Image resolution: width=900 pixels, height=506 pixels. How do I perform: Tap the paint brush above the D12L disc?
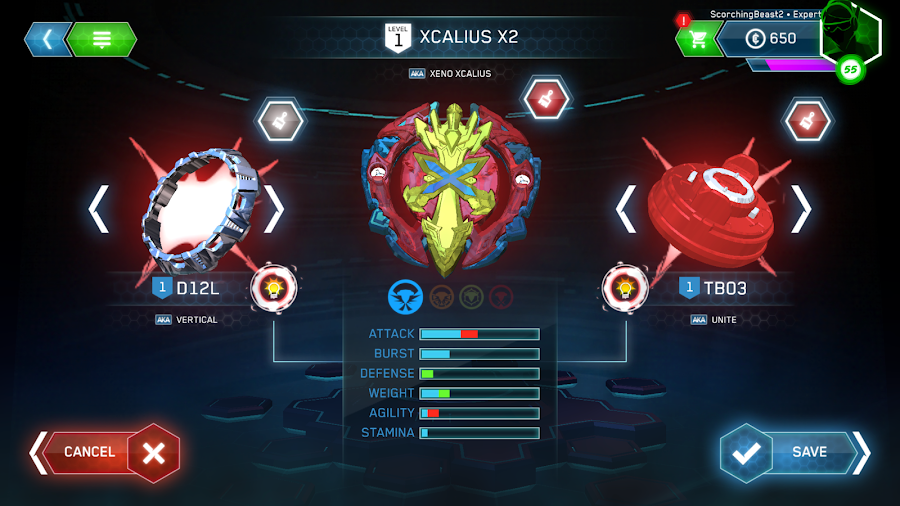[x=280, y=120]
